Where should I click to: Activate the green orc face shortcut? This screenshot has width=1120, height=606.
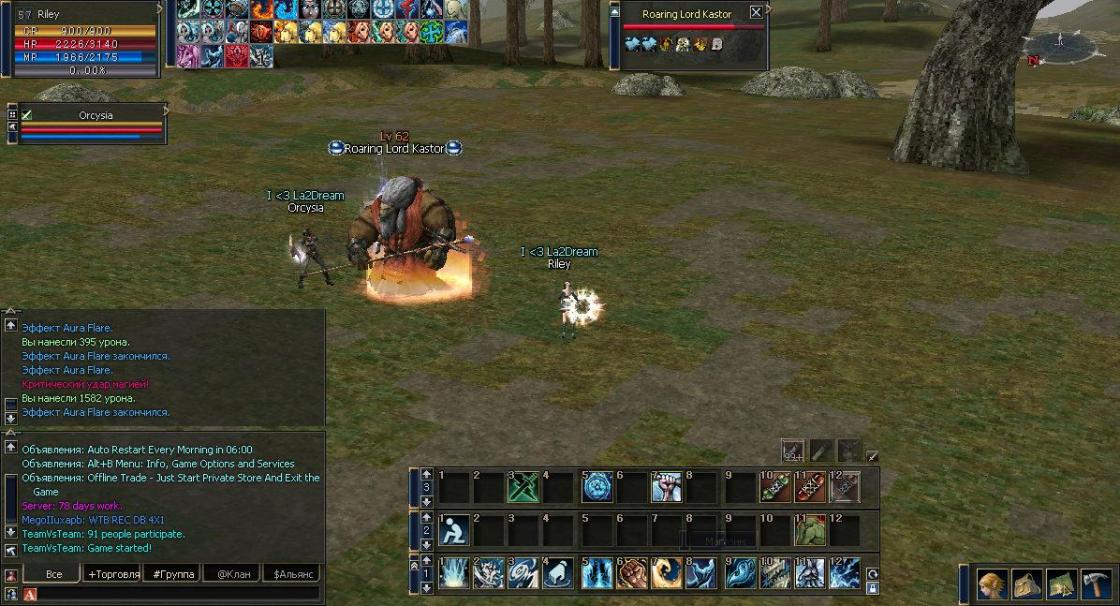809,530
